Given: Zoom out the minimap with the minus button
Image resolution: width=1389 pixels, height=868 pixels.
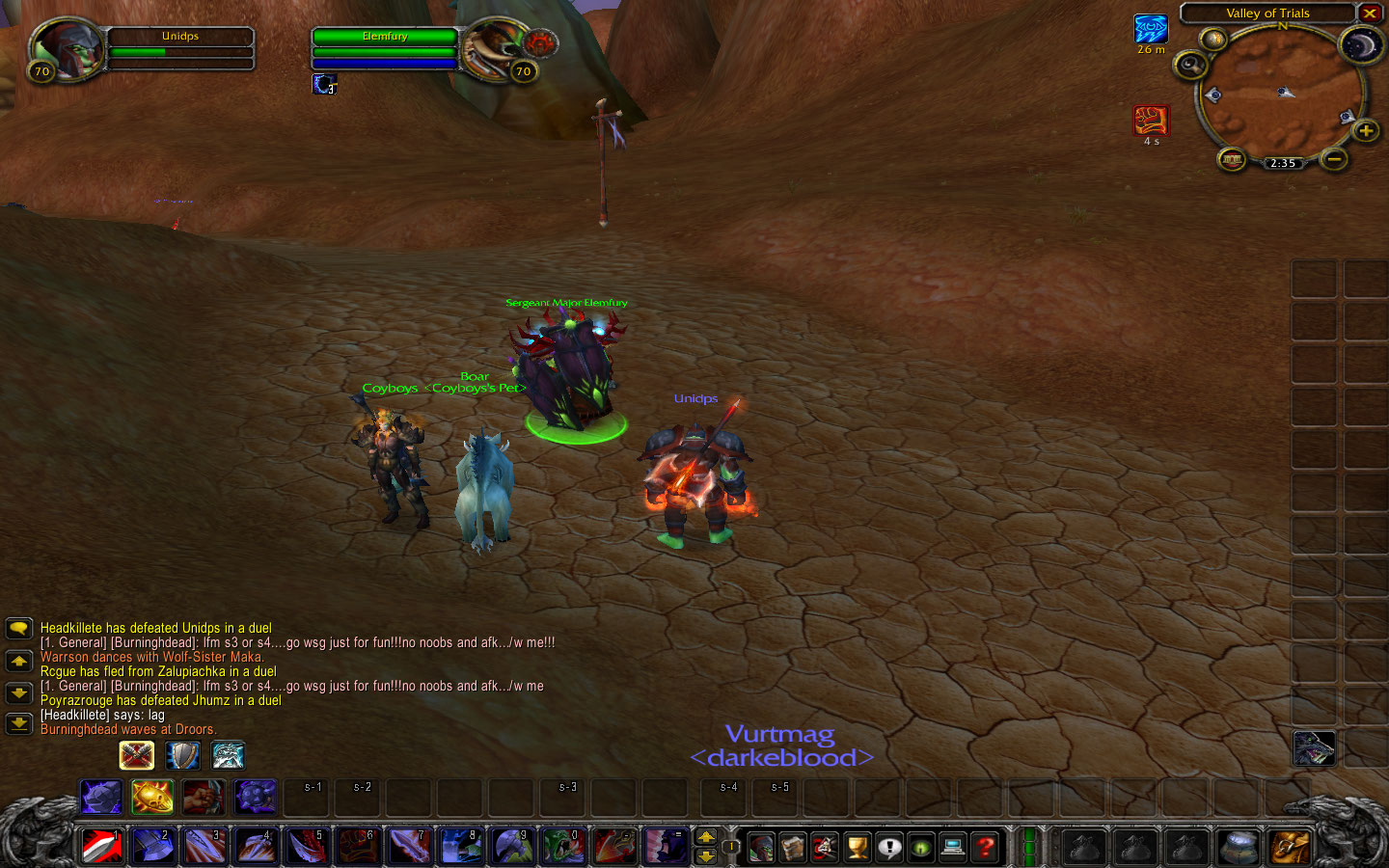Looking at the screenshot, I should pyautogui.click(x=1333, y=158).
